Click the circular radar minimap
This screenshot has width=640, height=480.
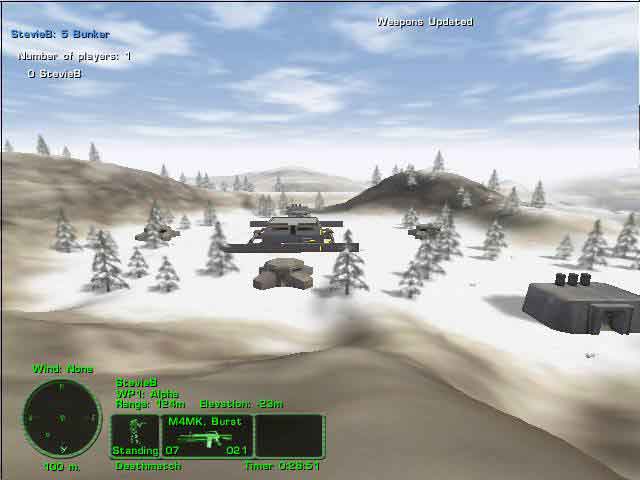pyautogui.click(x=61, y=418)
